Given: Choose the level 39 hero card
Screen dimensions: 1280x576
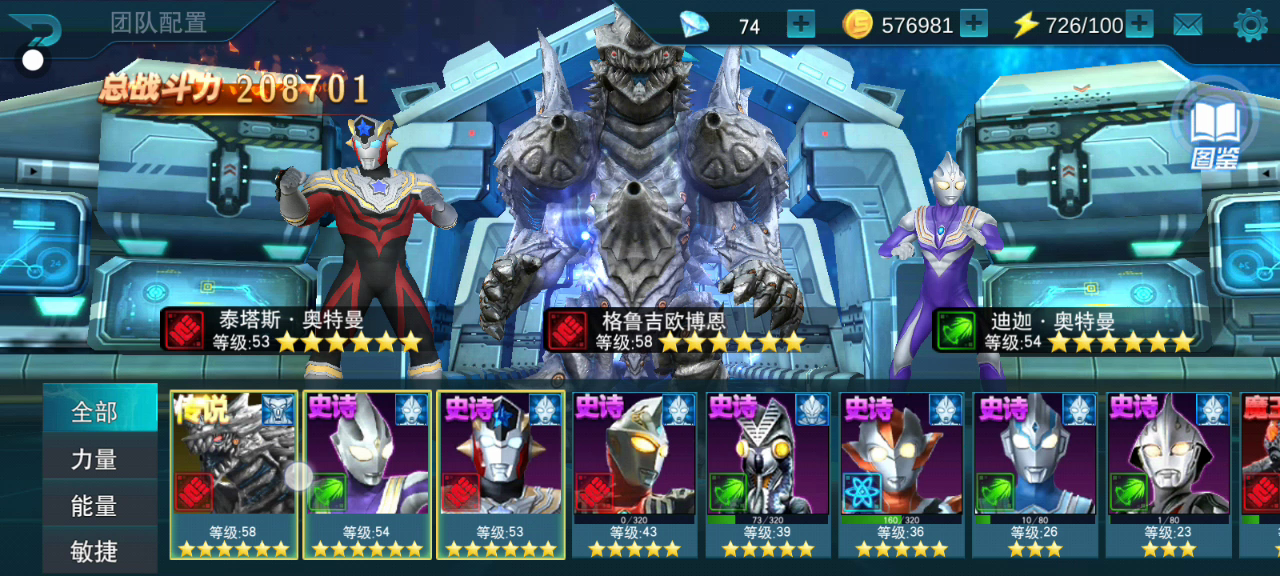Looking at the screenshot, I should tap(768, 474).
